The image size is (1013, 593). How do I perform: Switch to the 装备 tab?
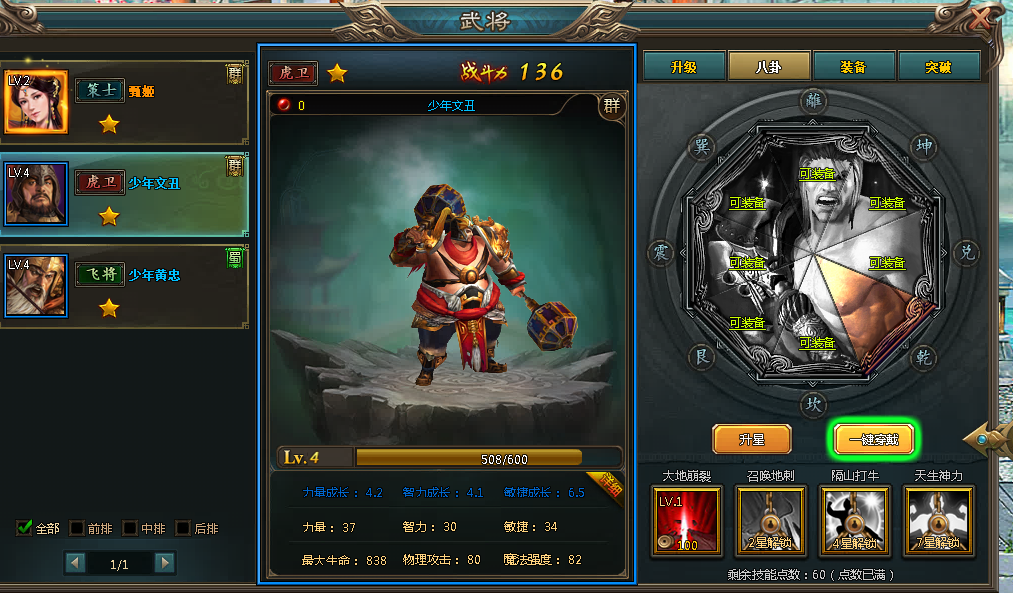pyautogui.click(x=853, y=66)
